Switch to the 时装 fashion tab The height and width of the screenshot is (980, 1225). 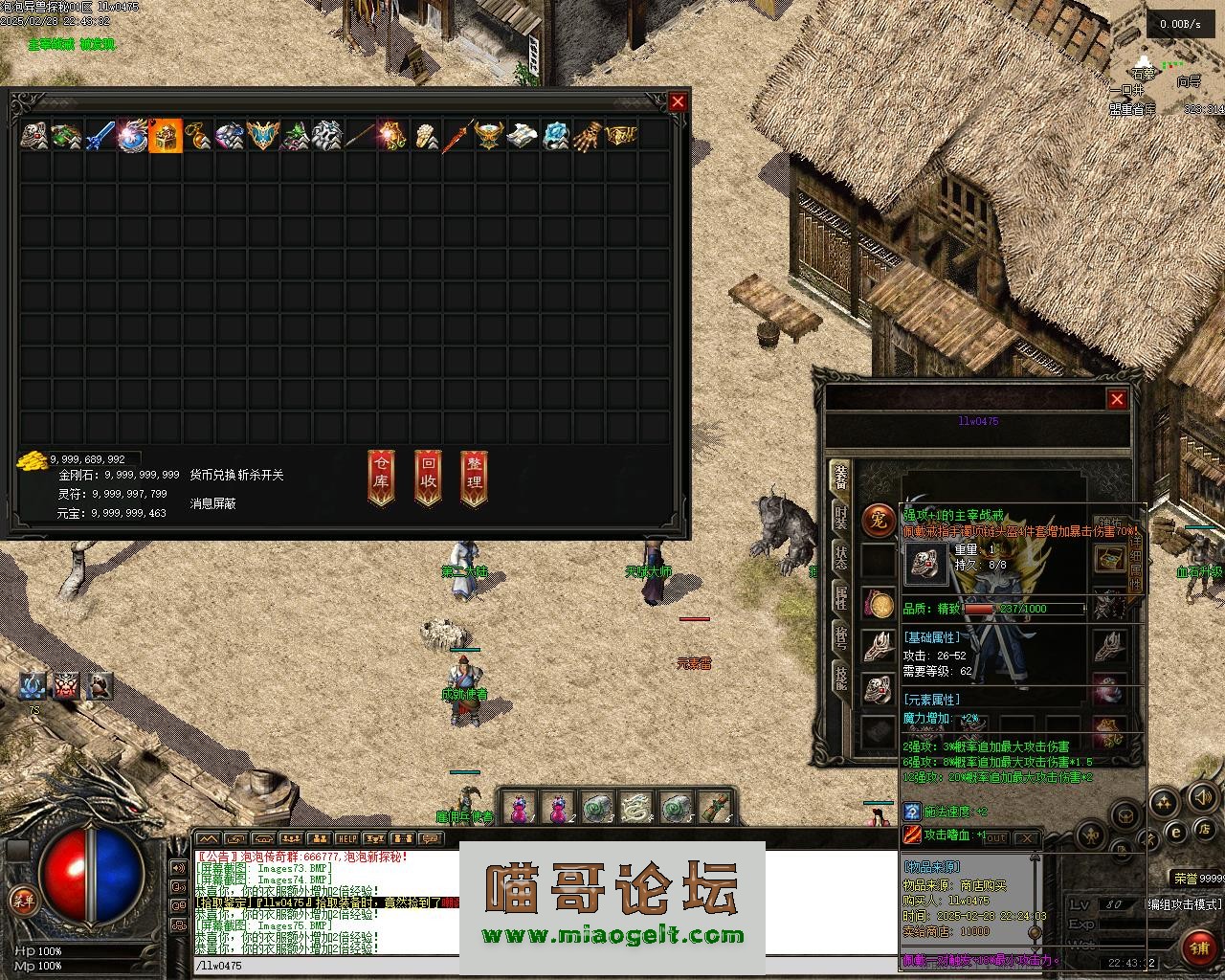click(839, 517)
